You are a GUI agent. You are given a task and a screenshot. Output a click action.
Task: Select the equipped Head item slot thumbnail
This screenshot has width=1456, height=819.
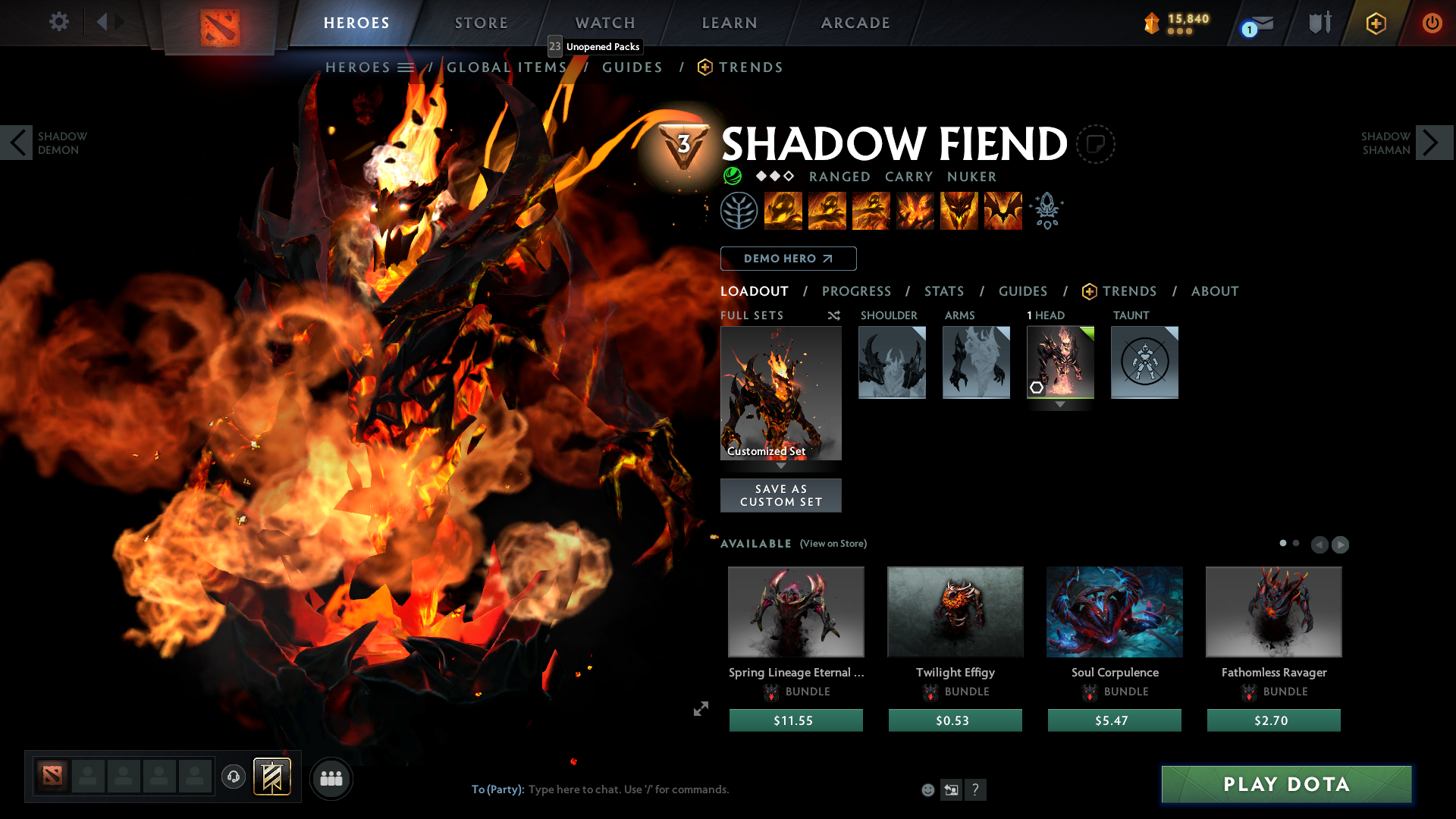[x=1060, y=362]
